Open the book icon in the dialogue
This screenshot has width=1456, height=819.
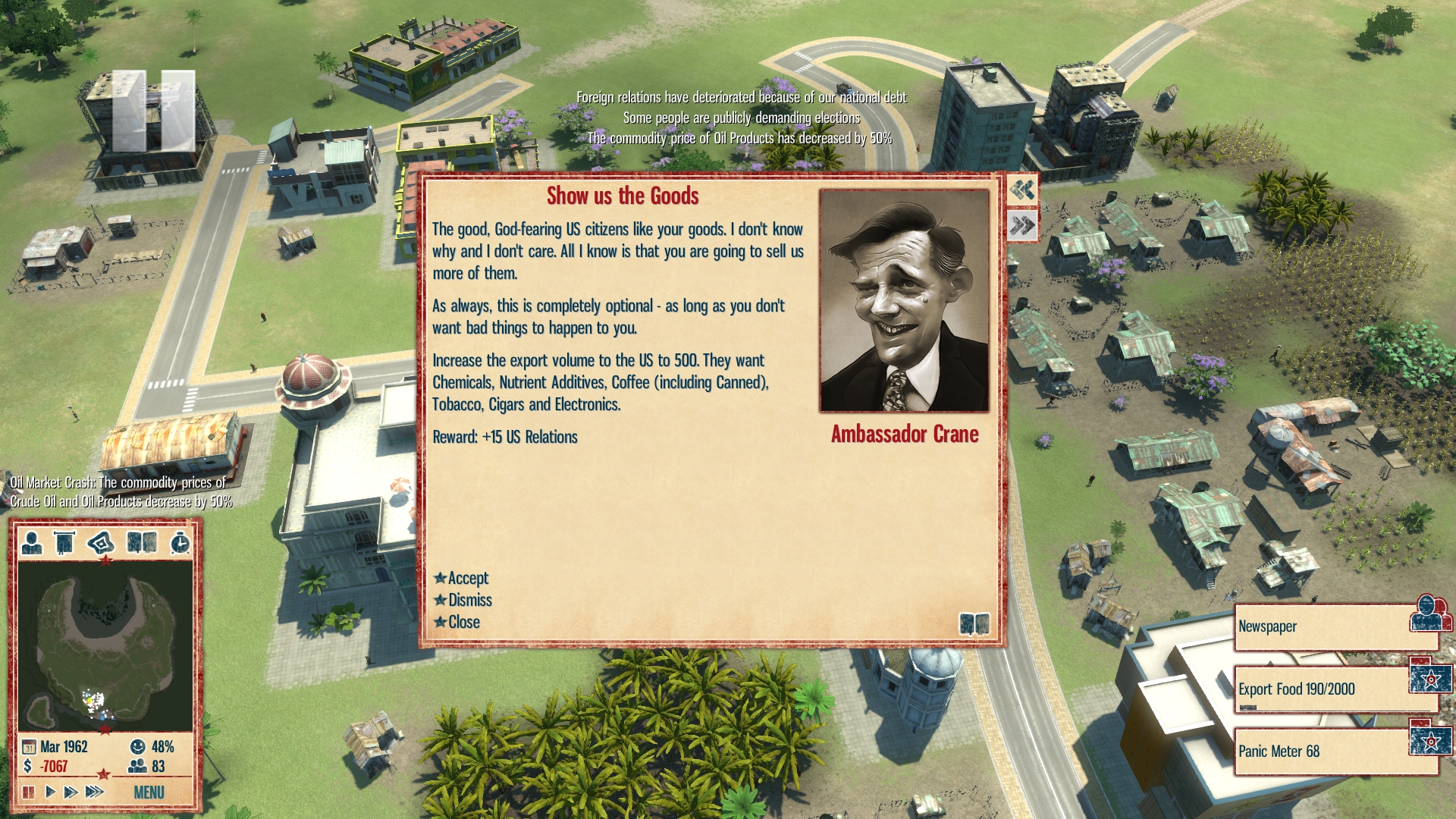click(x=974, y=624)
